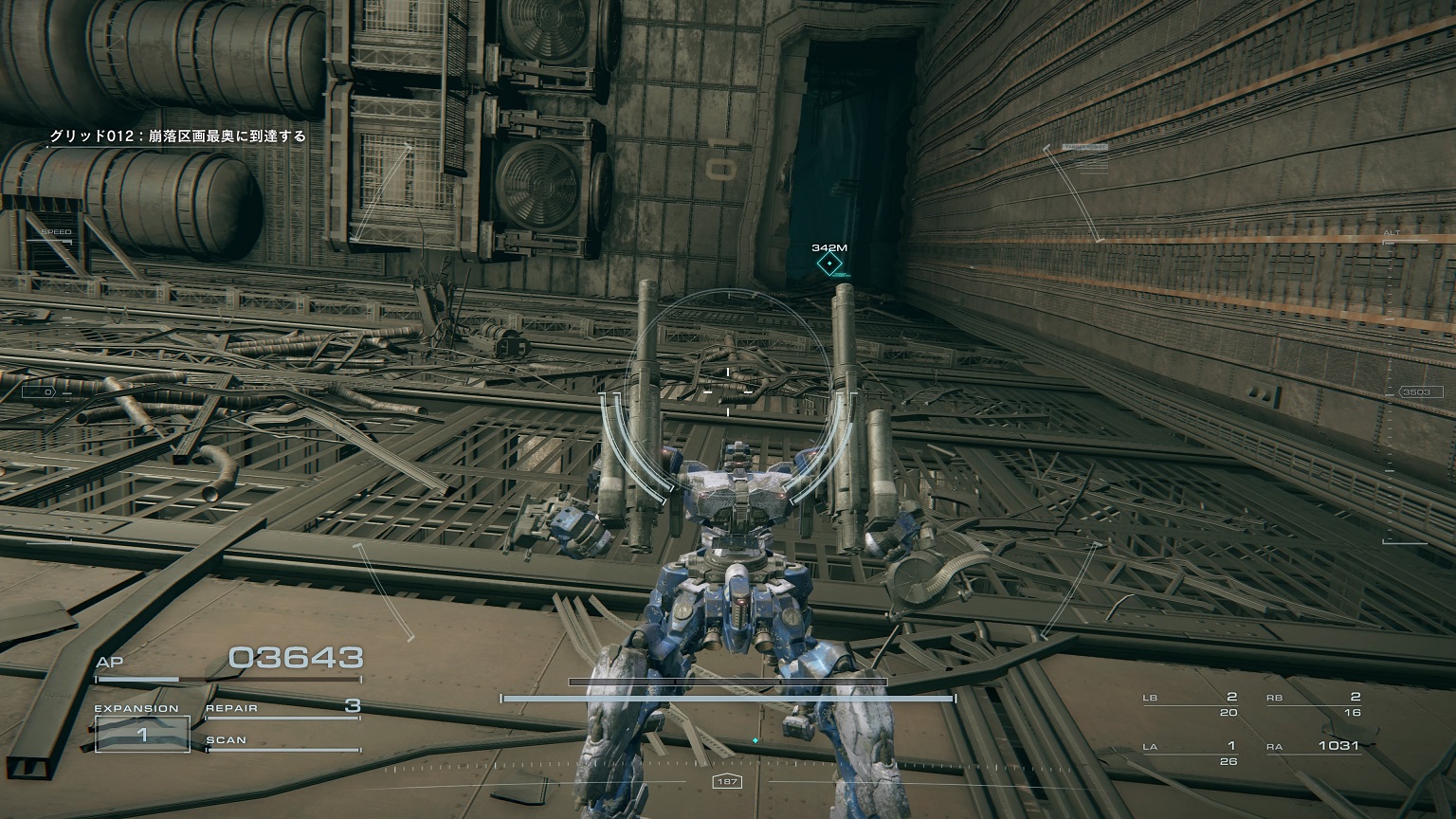Viewport: 1456px width, 819px height.
Task: Click the RA weapon showing 1031 ammo
Action: [x=1316, y=746]
